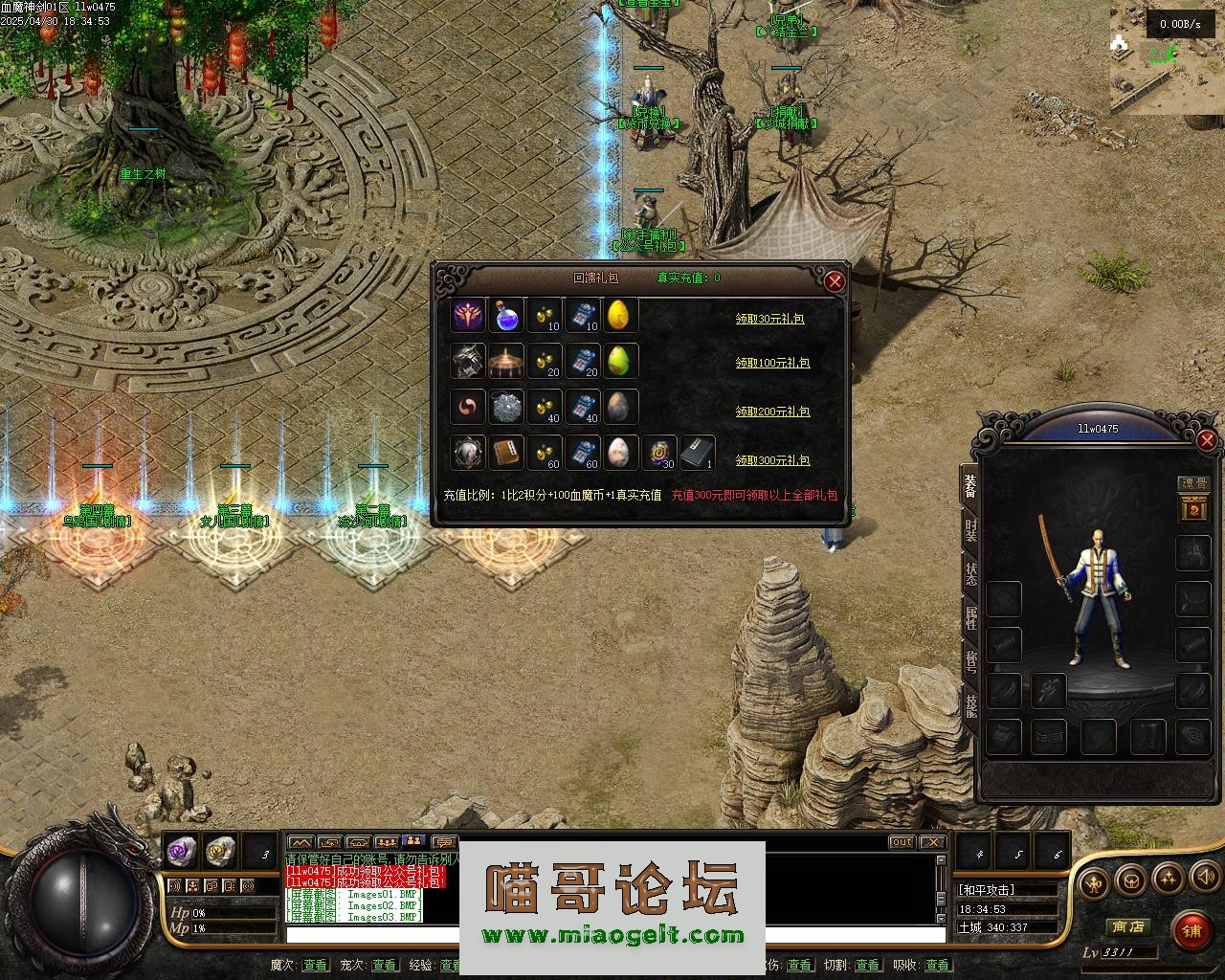Switch to the 时装 fashion tab

[x=969, y=530]
